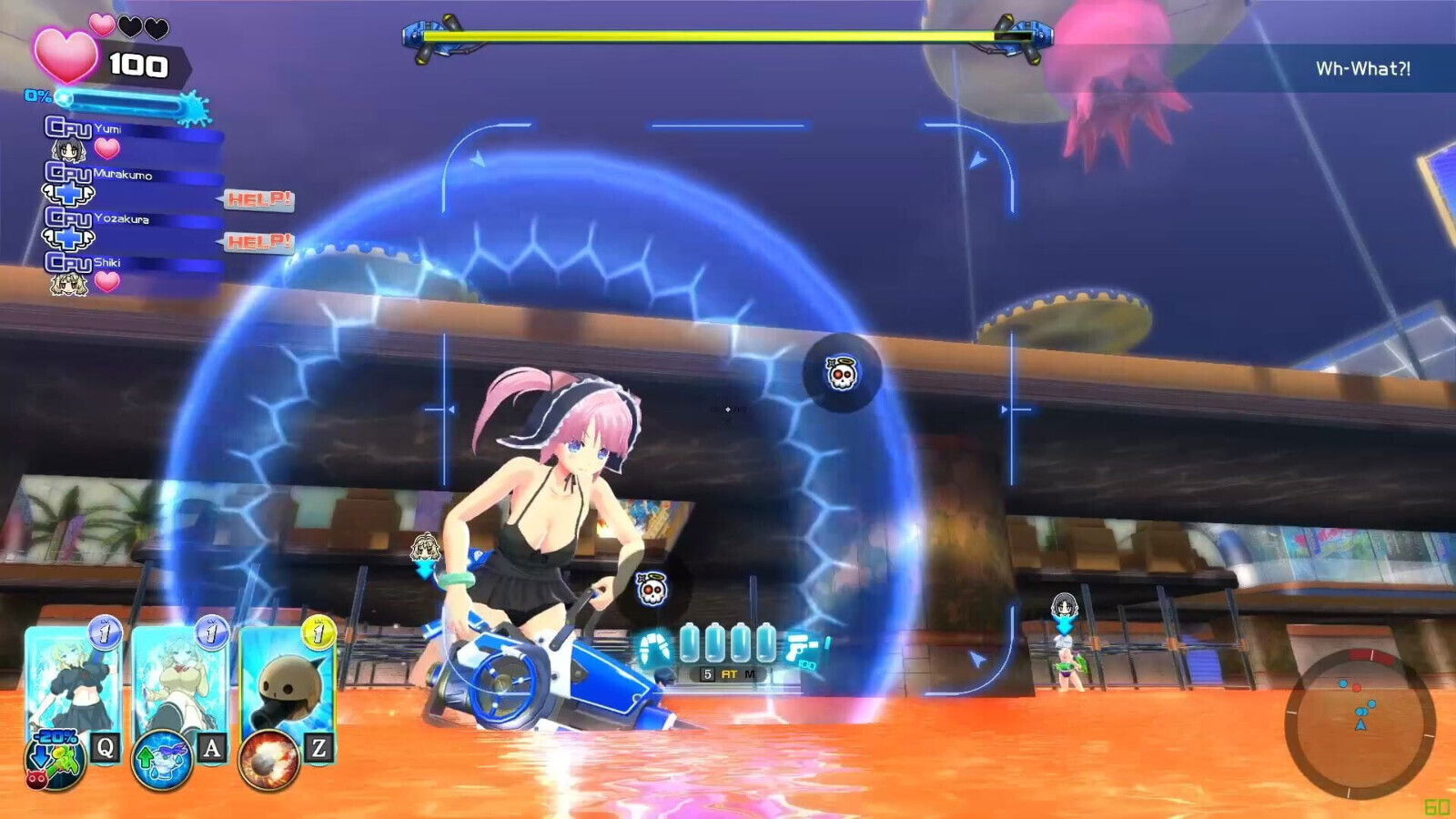Select teammate Shiki in the squad list

point(132,269)
